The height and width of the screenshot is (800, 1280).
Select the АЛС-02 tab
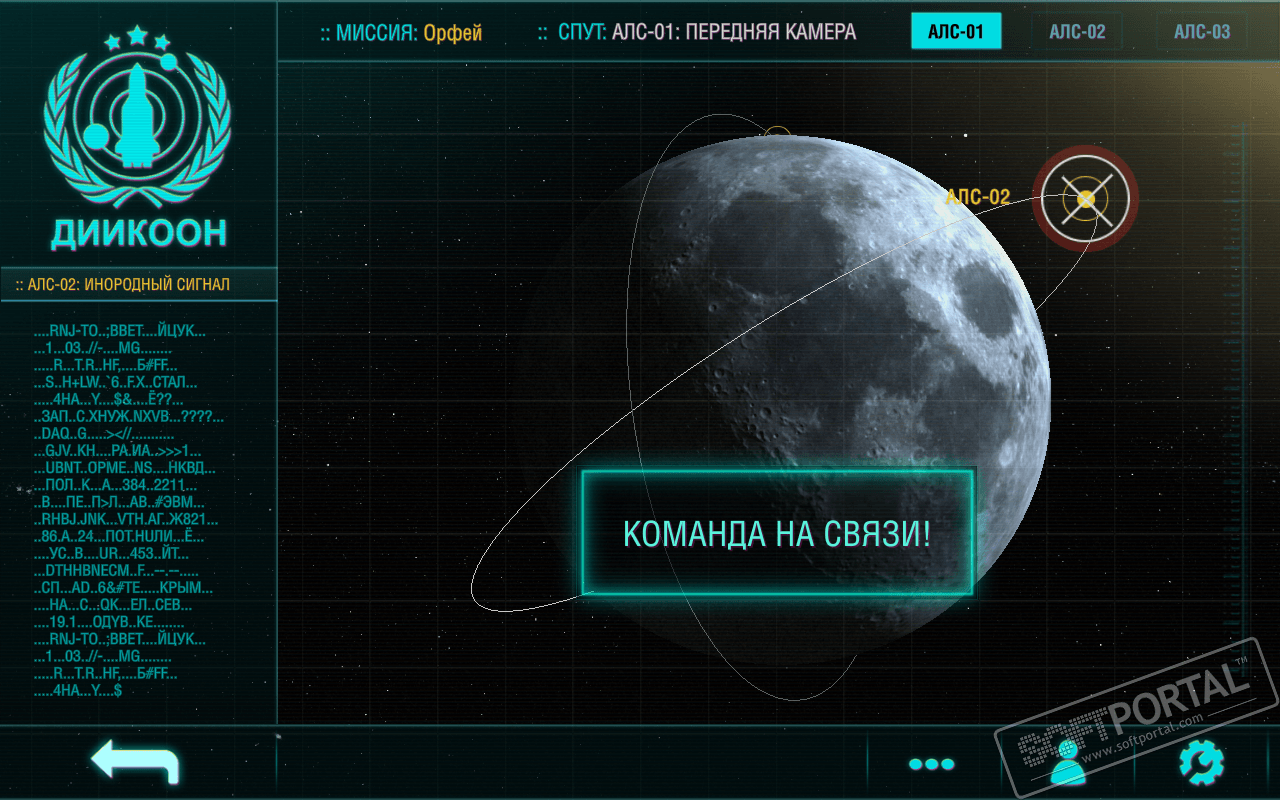pyautogui.click(x=1077, y=32)
